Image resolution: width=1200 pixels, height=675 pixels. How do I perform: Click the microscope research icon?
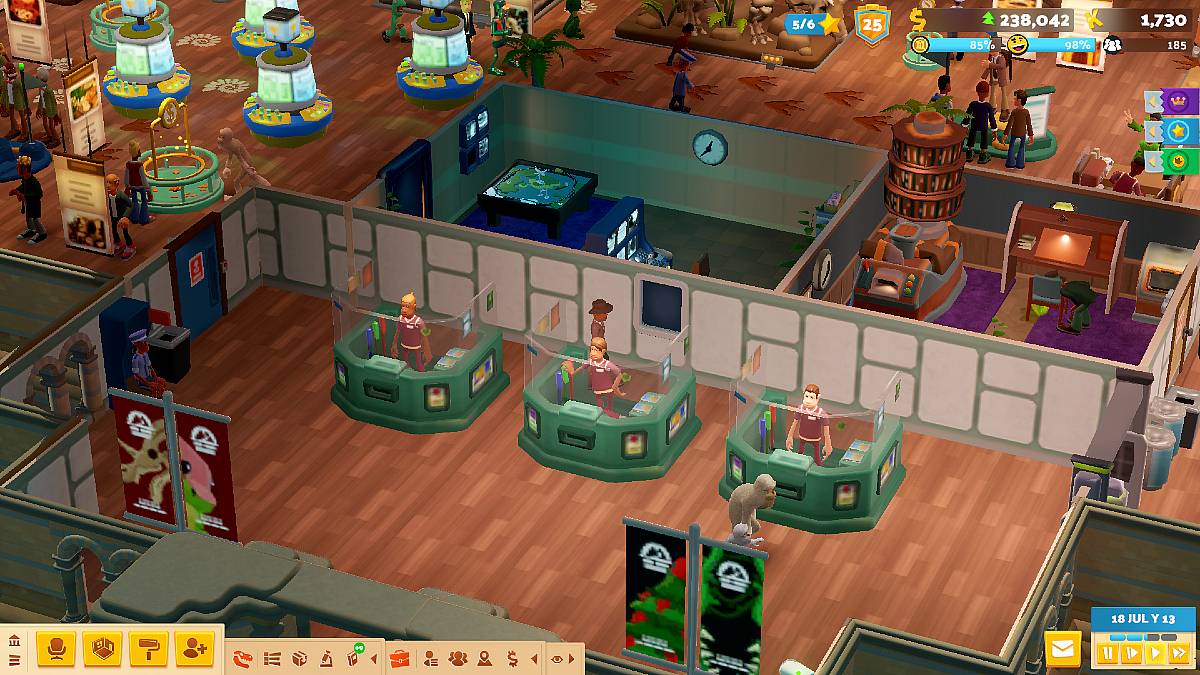[x=326, y=658]
